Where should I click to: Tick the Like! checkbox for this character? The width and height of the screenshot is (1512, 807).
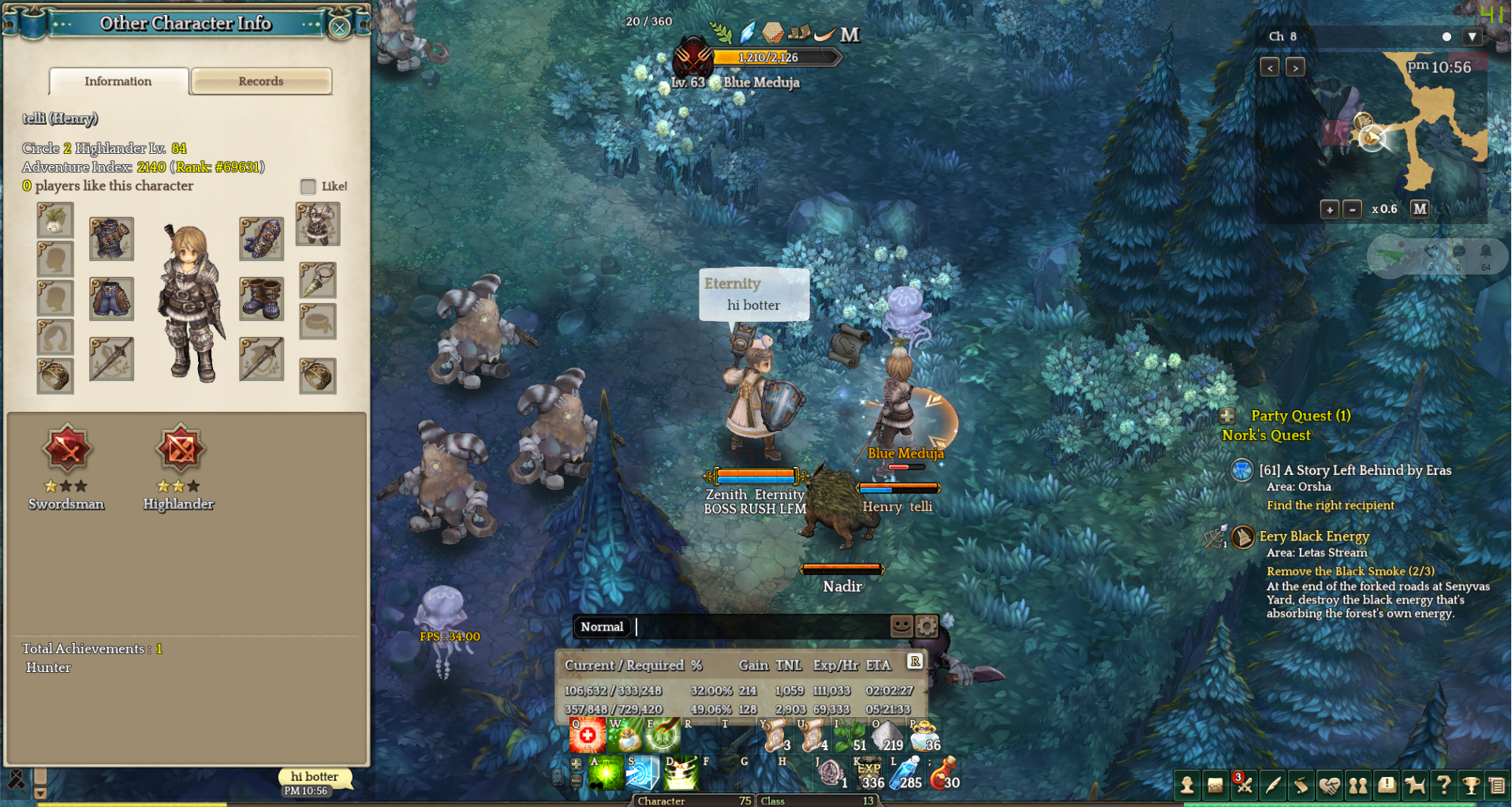pos(308,186)
